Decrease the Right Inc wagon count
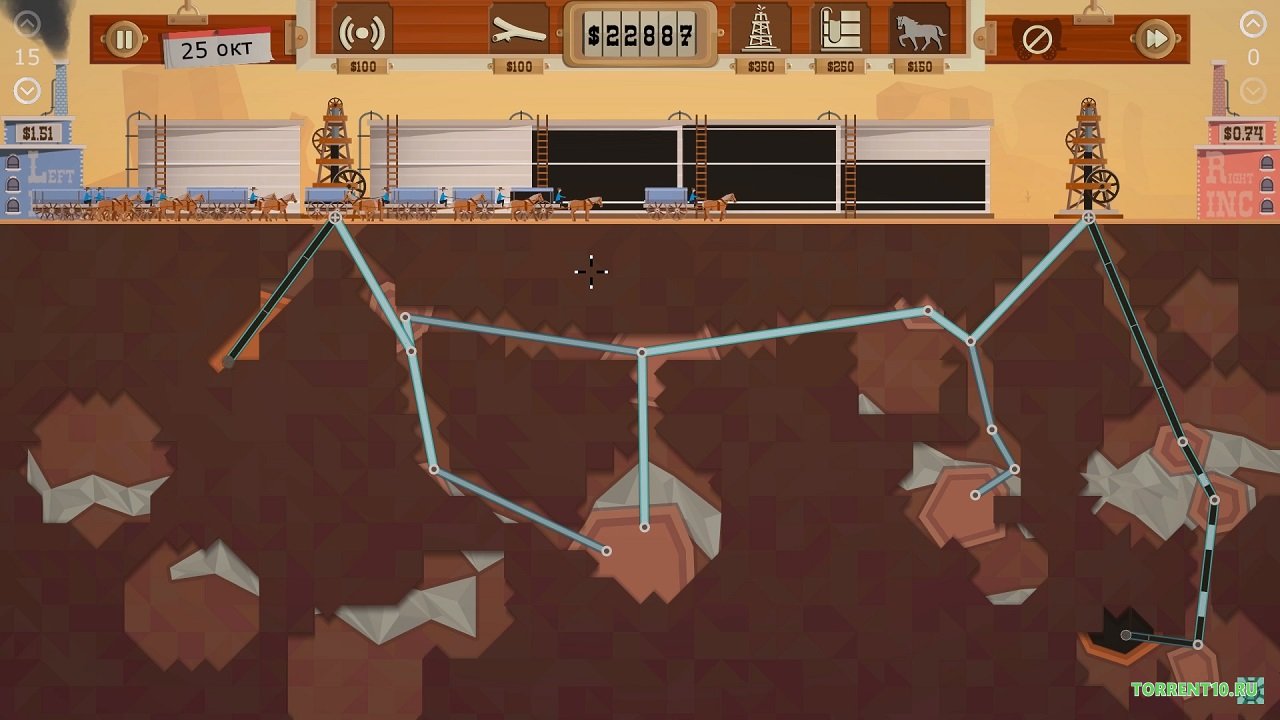Viewport: 1280px width, 720px height. (x=1253, y=91)
